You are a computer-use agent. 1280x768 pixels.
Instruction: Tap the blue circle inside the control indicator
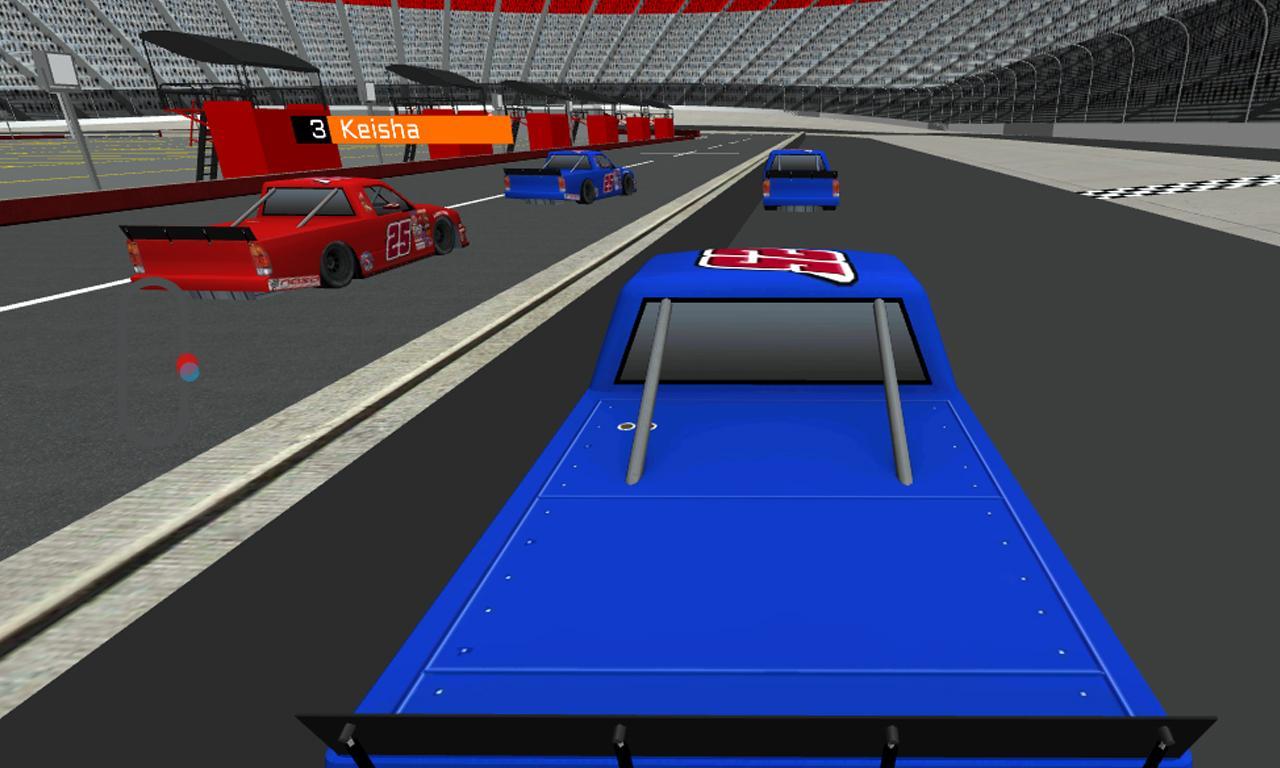pyautogui.click(x=189, y=371)
